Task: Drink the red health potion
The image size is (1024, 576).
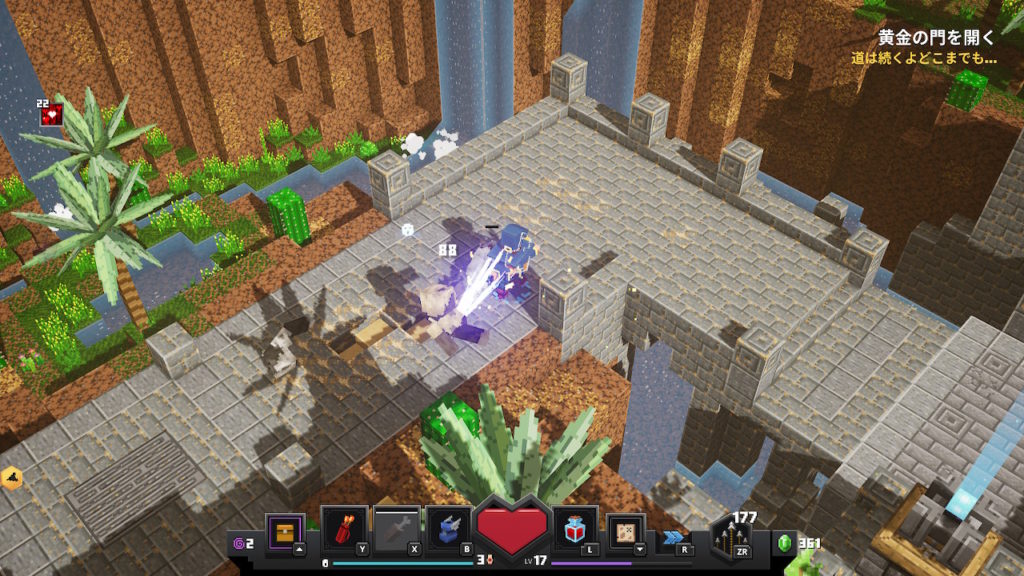Action: 575,529
